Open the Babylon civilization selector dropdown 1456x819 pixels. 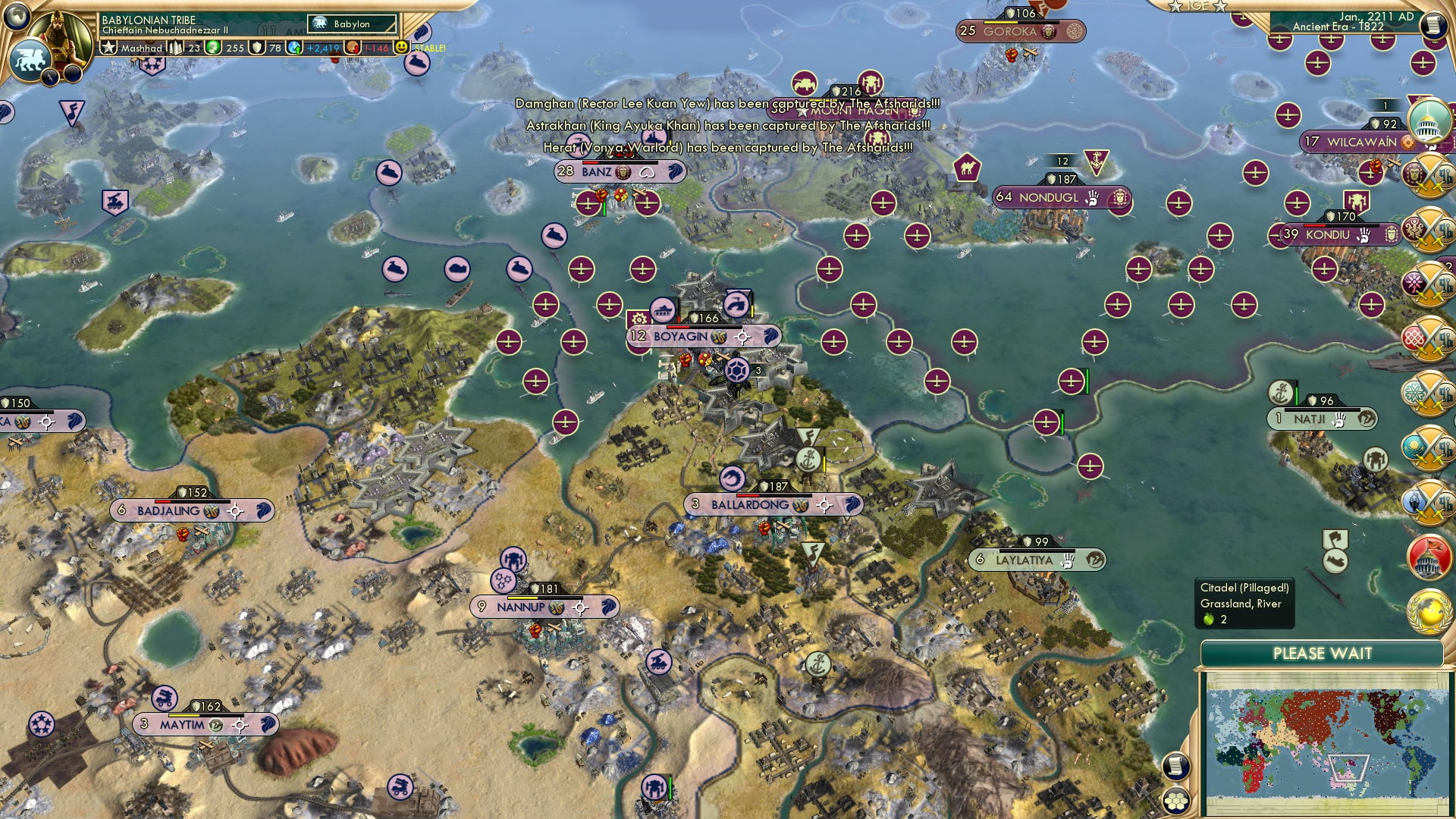(341, 24)
